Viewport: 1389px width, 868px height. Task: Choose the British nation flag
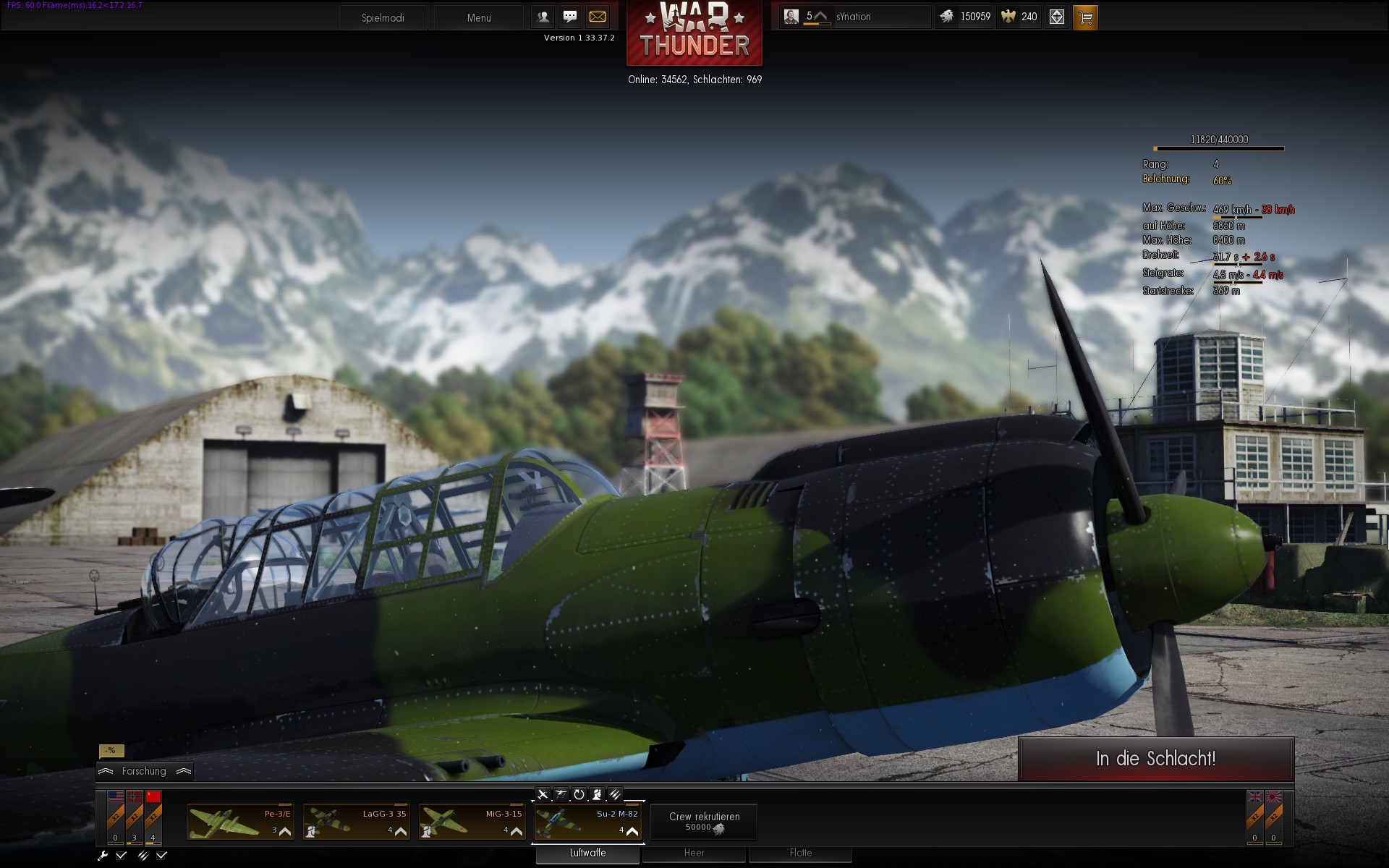pyautogui.click(x=1255, y=798)
